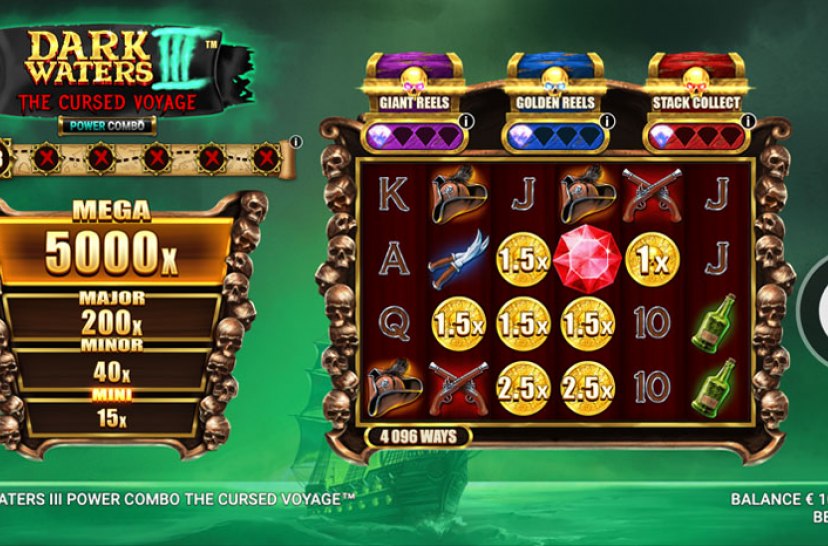This screenshot has height=546, width=828.
Task: Open the treasure map trail info
Action: point(296,142)
